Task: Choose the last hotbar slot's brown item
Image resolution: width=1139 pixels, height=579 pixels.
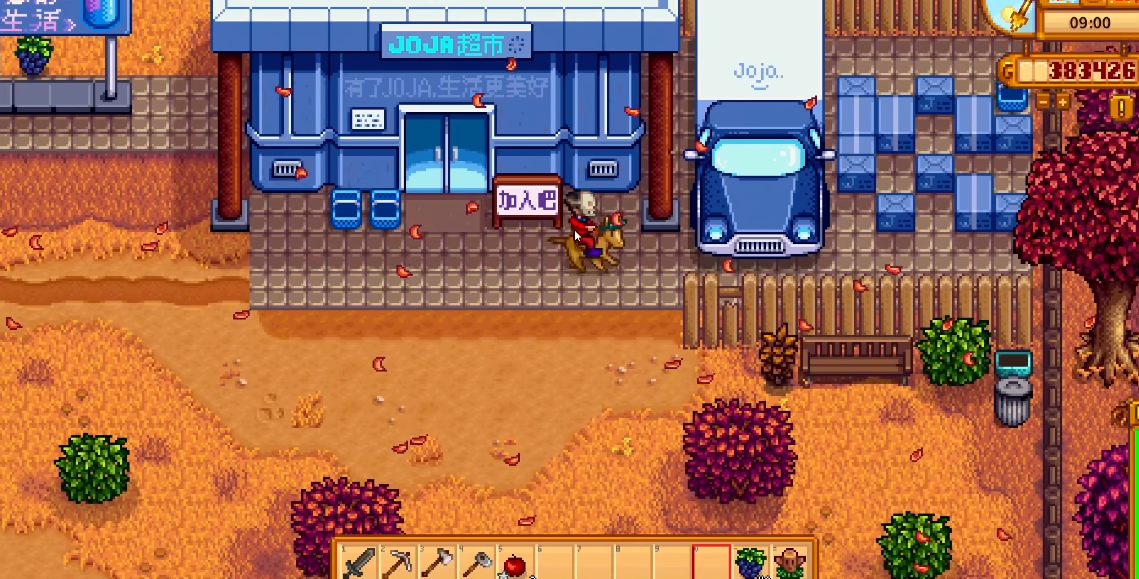Action: click(x=790, y=564)
